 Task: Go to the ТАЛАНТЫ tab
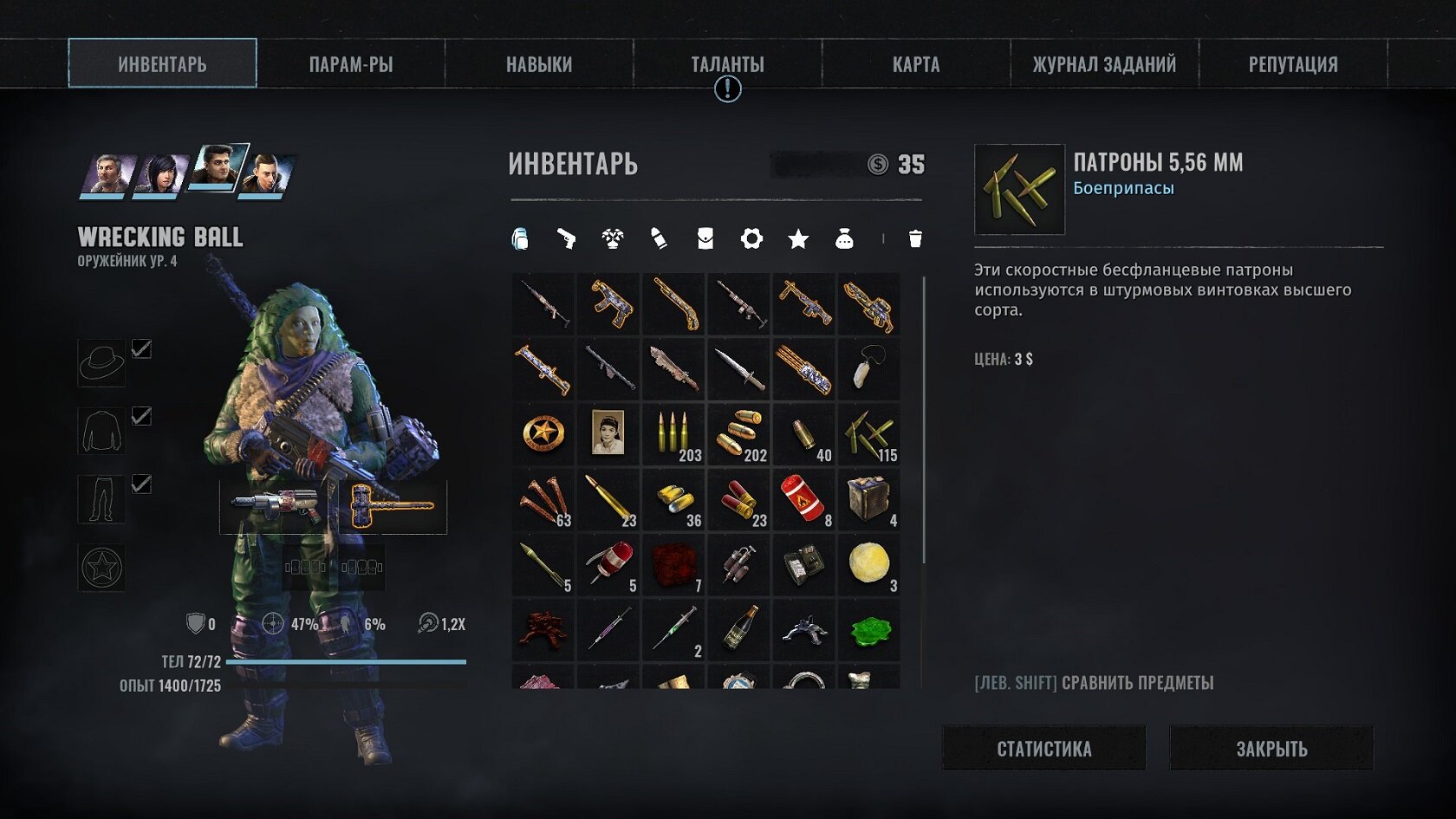pos(727,64)
